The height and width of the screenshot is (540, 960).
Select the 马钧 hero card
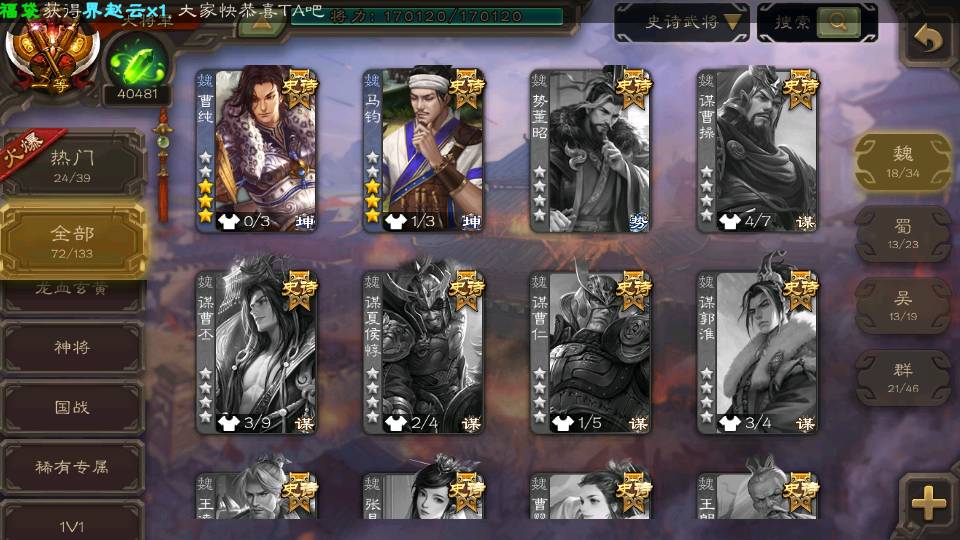(x=423, y=150)
